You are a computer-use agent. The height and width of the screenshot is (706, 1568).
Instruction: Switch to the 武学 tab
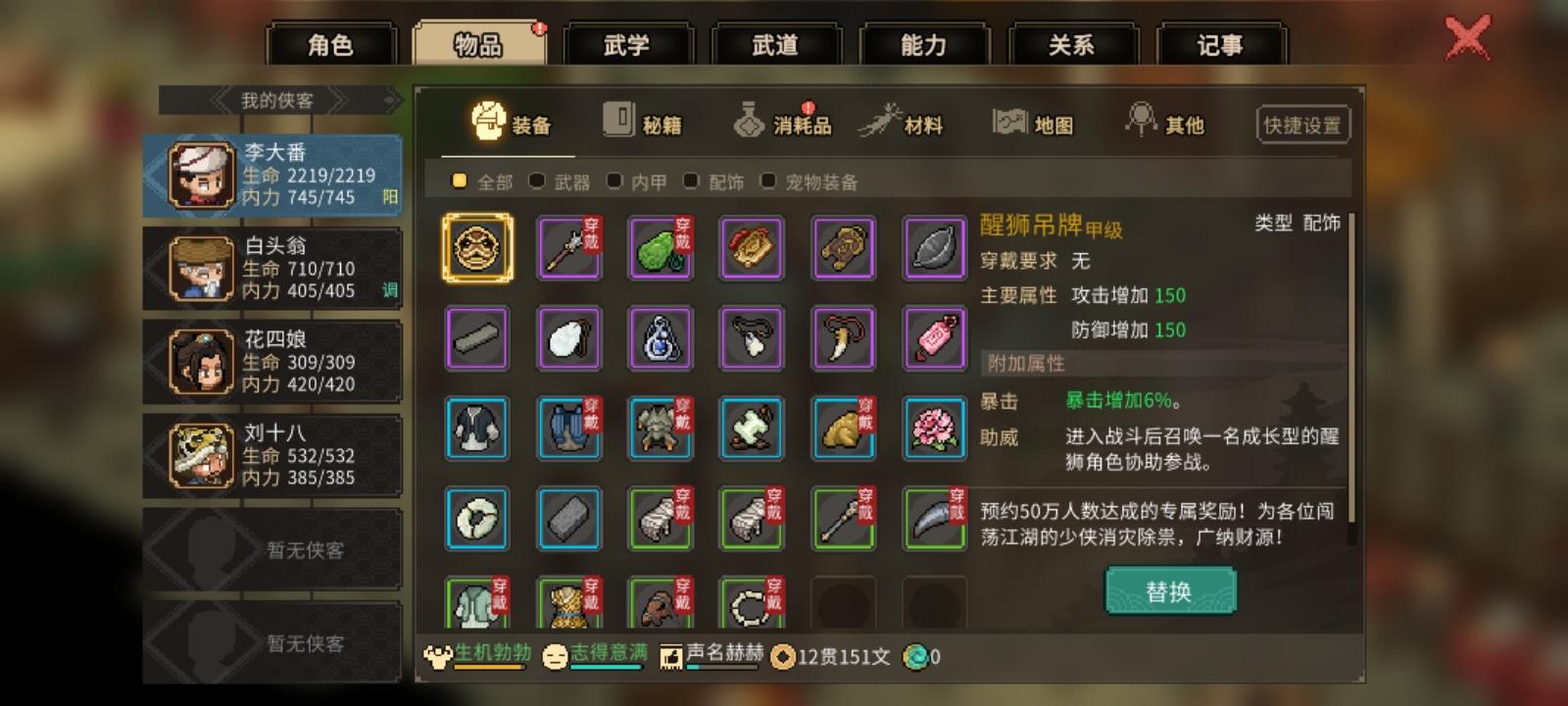(x=626, y=43)
